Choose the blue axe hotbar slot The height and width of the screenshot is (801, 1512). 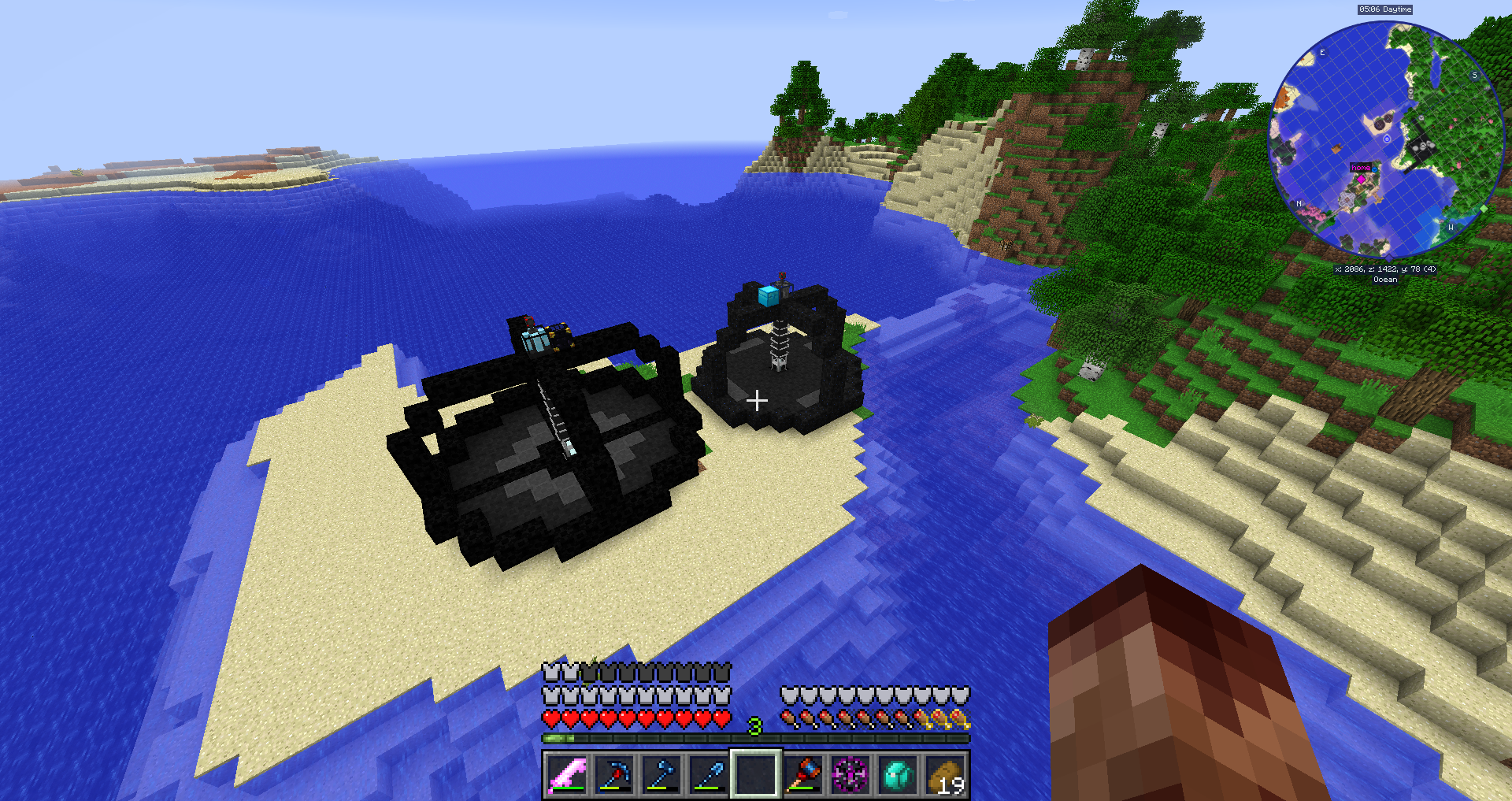coord(661,774)
